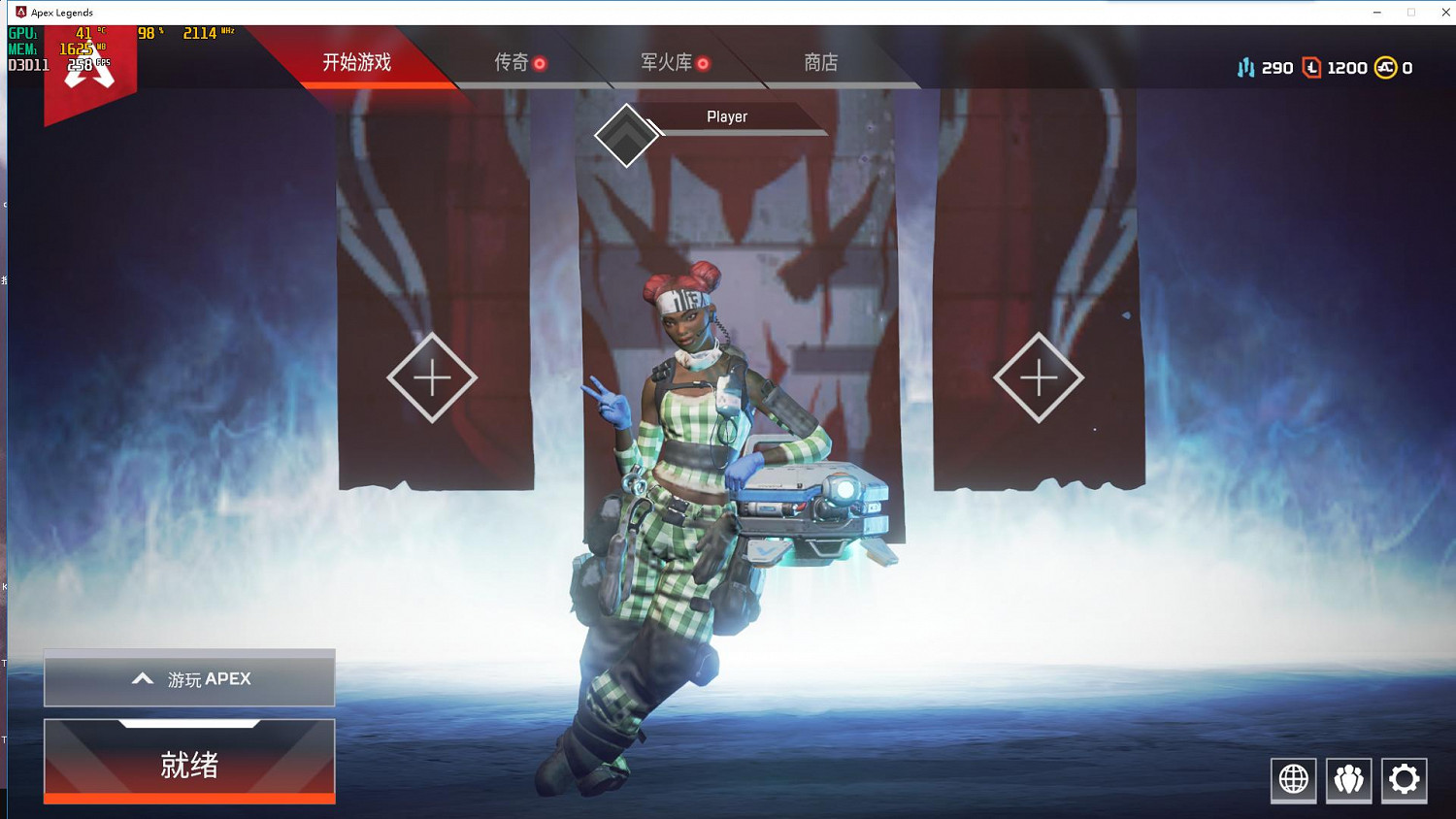Screen dimensions: 1456x819
Task: Click the Player nameplate banner
Action: coord(727,116)
